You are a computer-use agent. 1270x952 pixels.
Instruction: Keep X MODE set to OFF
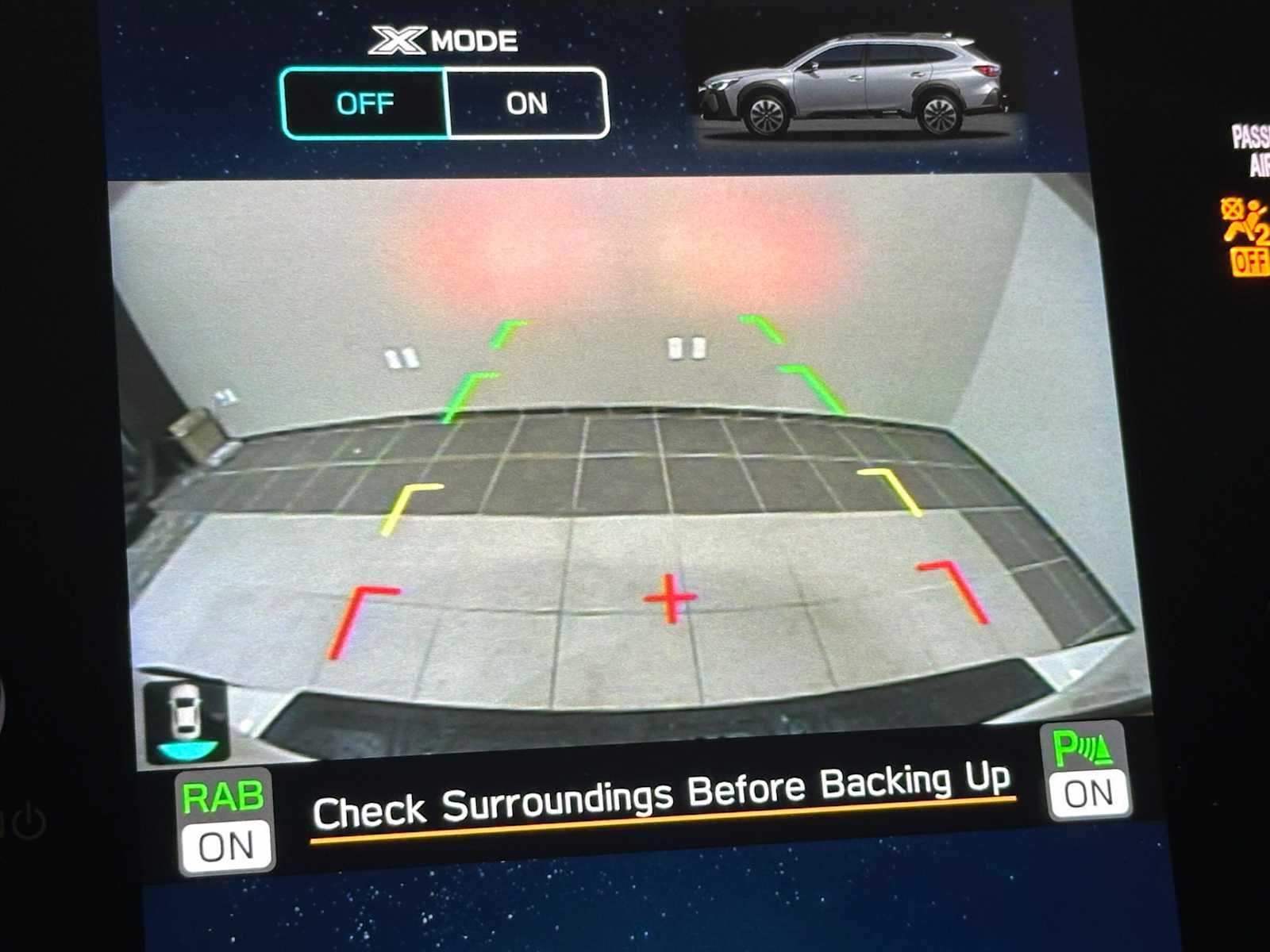point(365,102)
